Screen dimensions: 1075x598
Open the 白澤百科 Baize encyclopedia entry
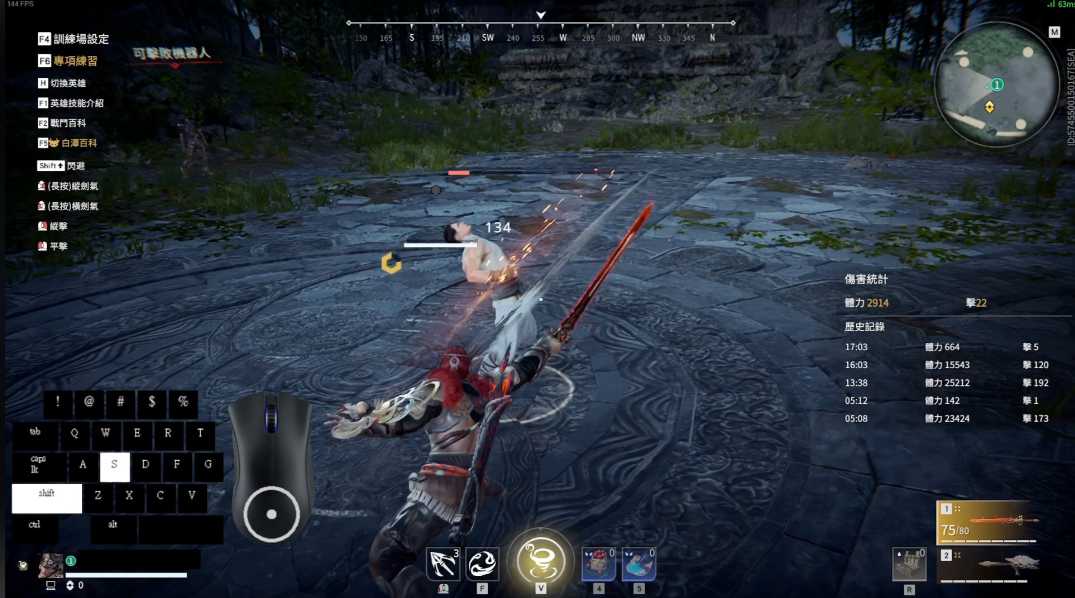(x=78, y=143)
